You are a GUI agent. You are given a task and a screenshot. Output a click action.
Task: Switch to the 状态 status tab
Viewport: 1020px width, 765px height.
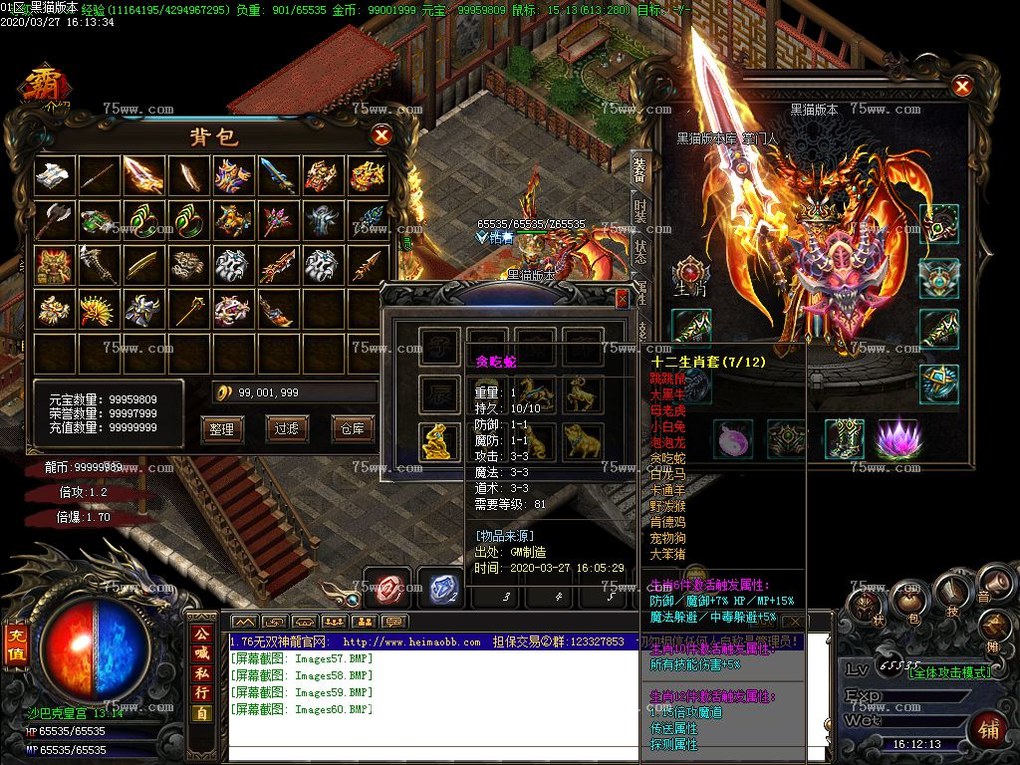coord(640,250)
